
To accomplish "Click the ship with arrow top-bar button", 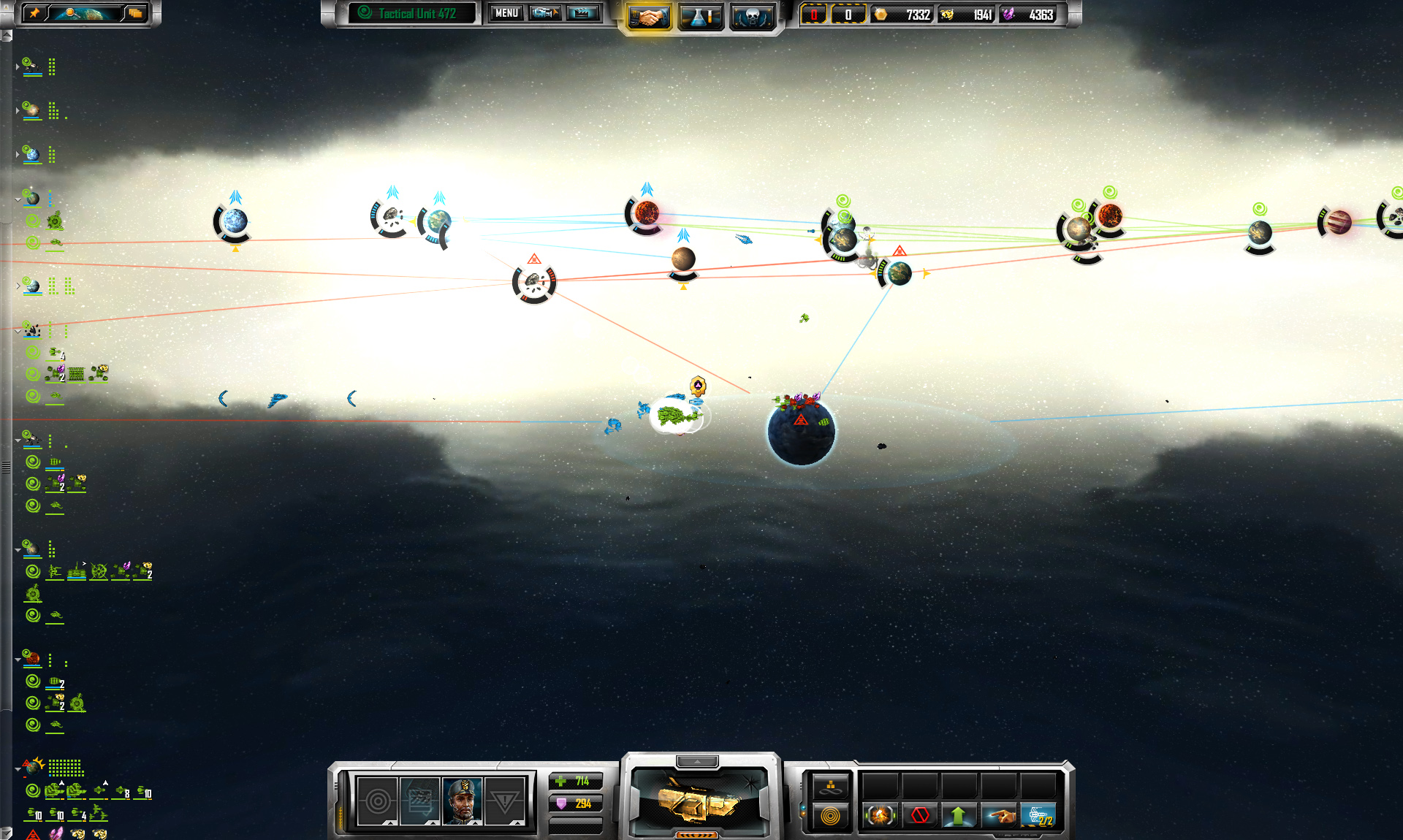I will point(545,13).
